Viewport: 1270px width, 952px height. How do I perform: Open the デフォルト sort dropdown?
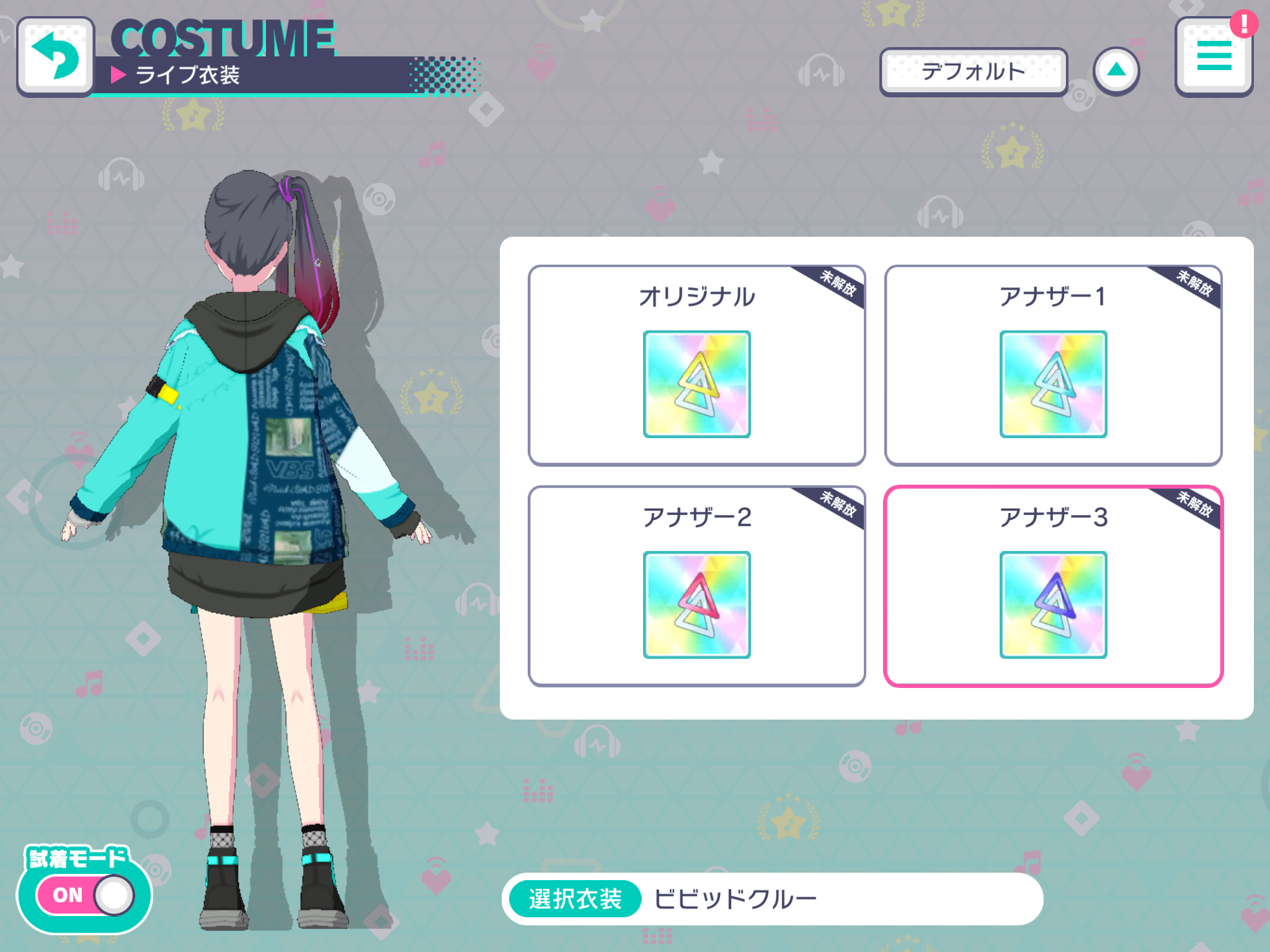(973, 72)
